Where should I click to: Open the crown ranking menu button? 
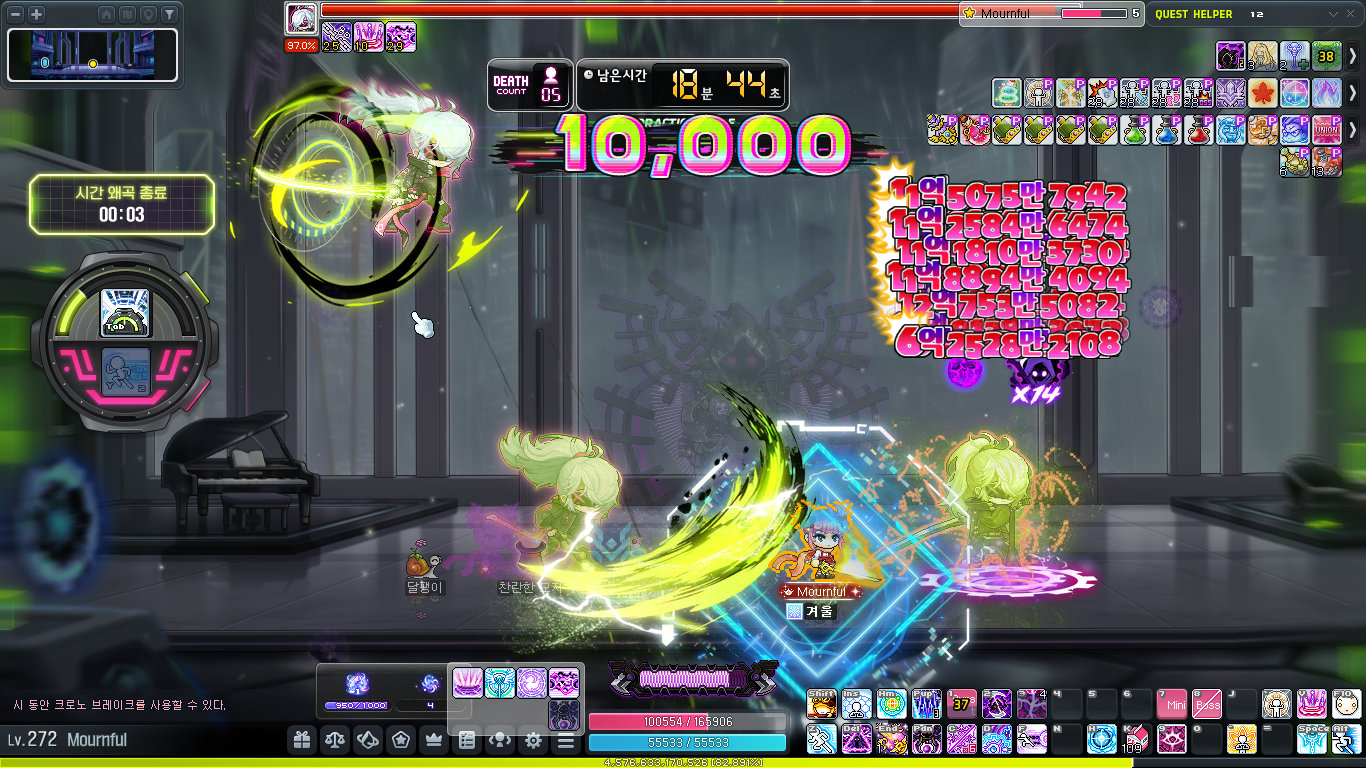[x=434, y=741]
